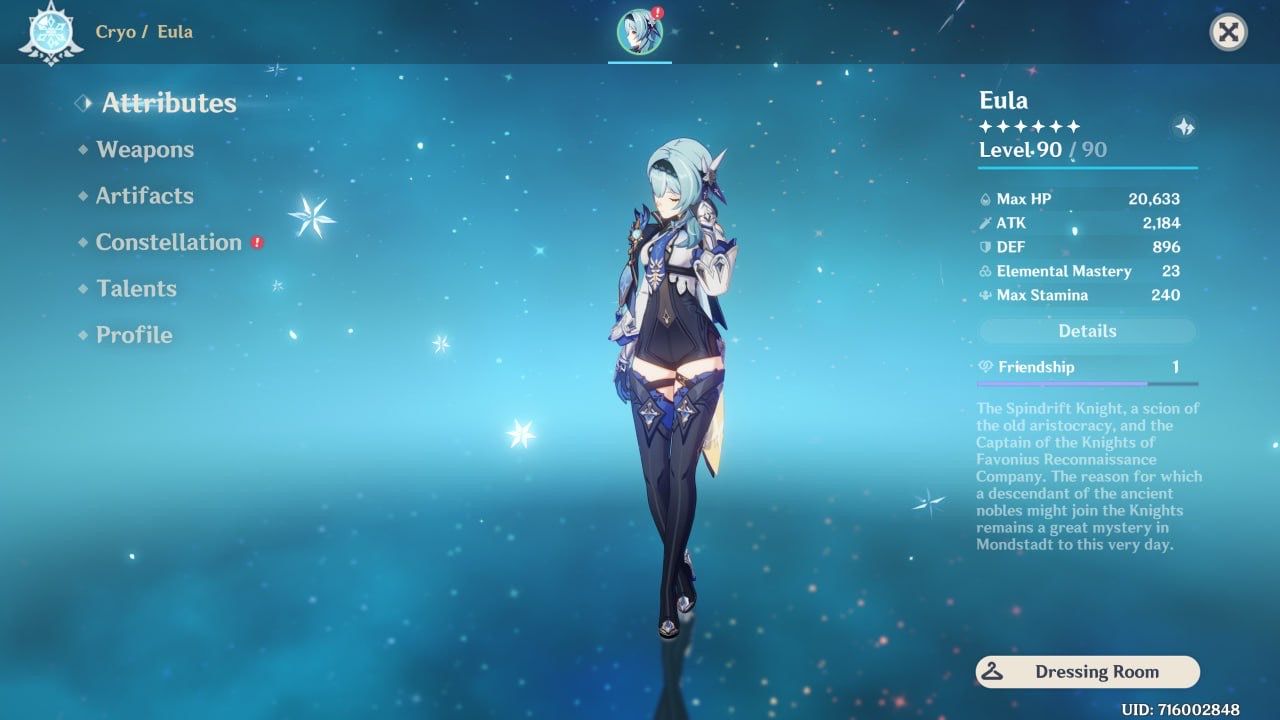Open the Weapons section
1280x720 pixels.
145,149
